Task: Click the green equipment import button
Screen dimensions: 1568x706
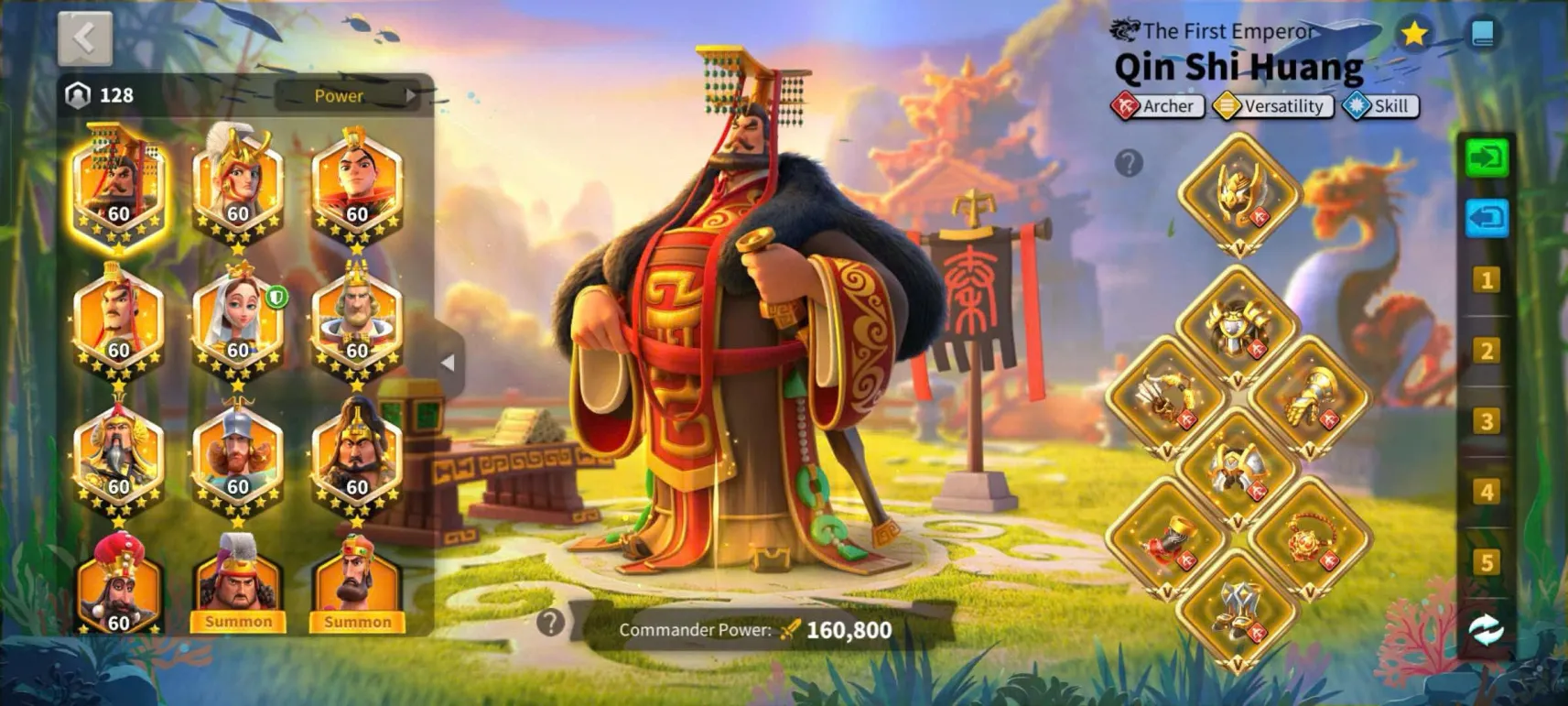Action: pyautogui.click(x=1486, y=158)
